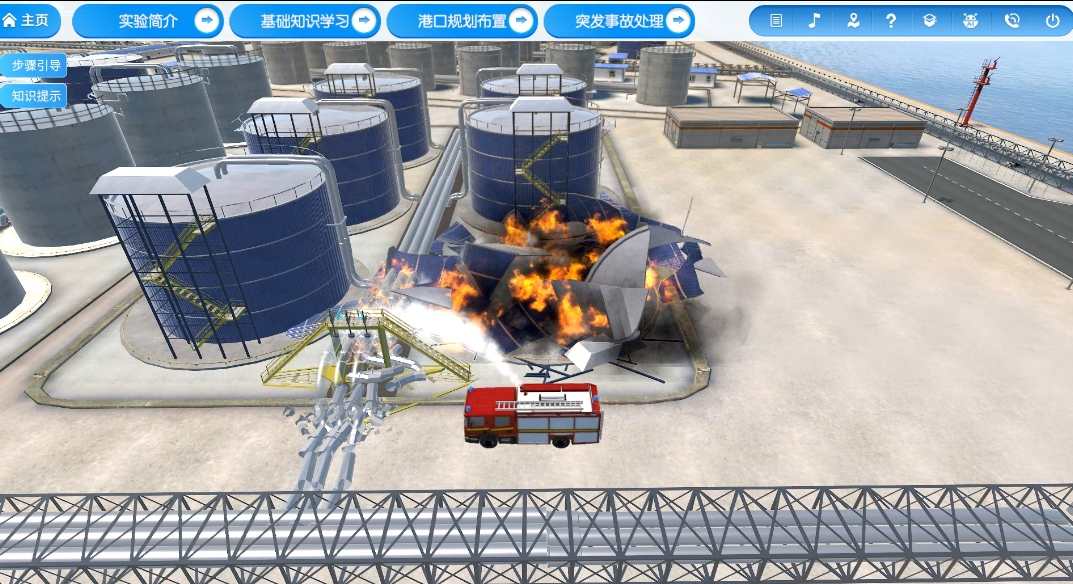Viewport: 1073px width, 584px height.
Task: Open the document list icon
Action: pos(776,20)
